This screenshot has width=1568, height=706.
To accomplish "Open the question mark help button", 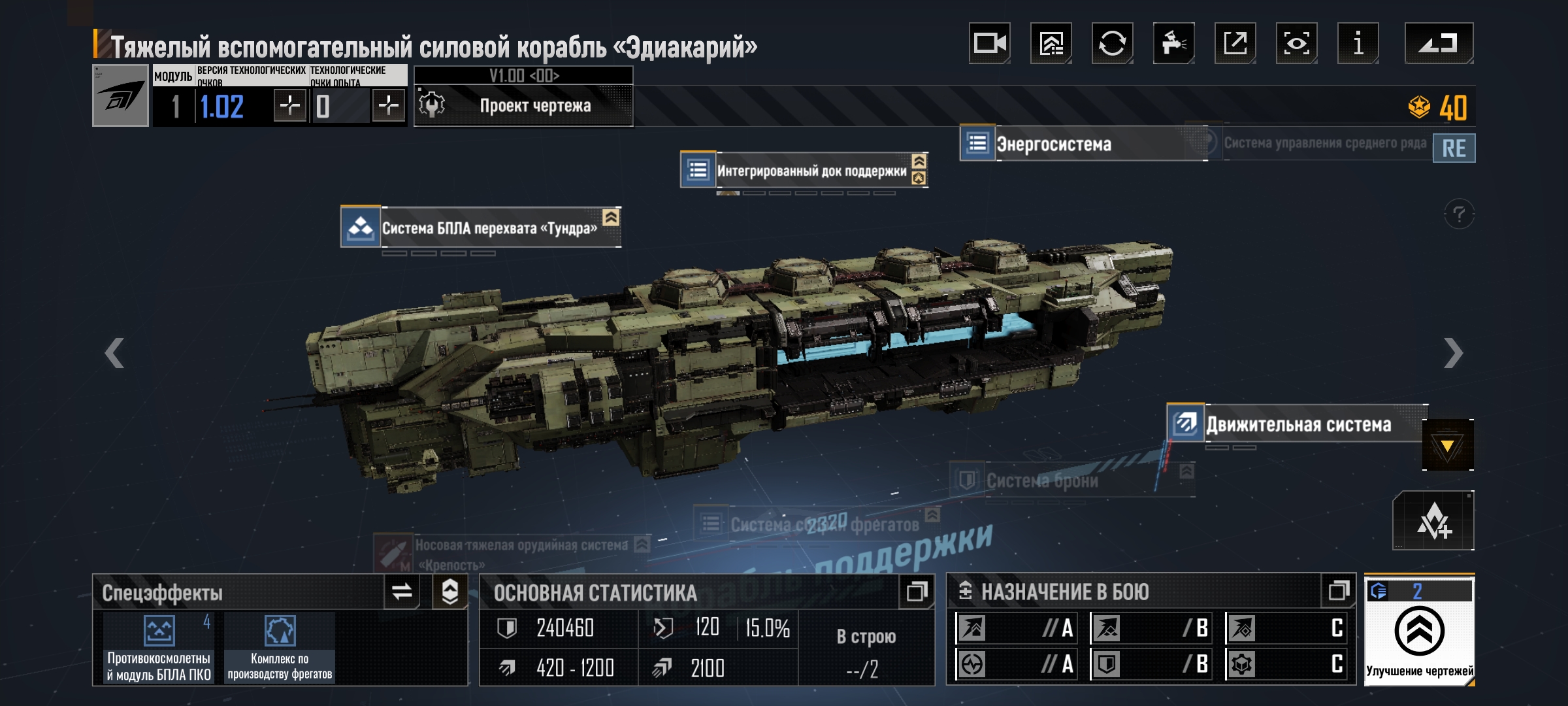I will [x=1459, y=214].
